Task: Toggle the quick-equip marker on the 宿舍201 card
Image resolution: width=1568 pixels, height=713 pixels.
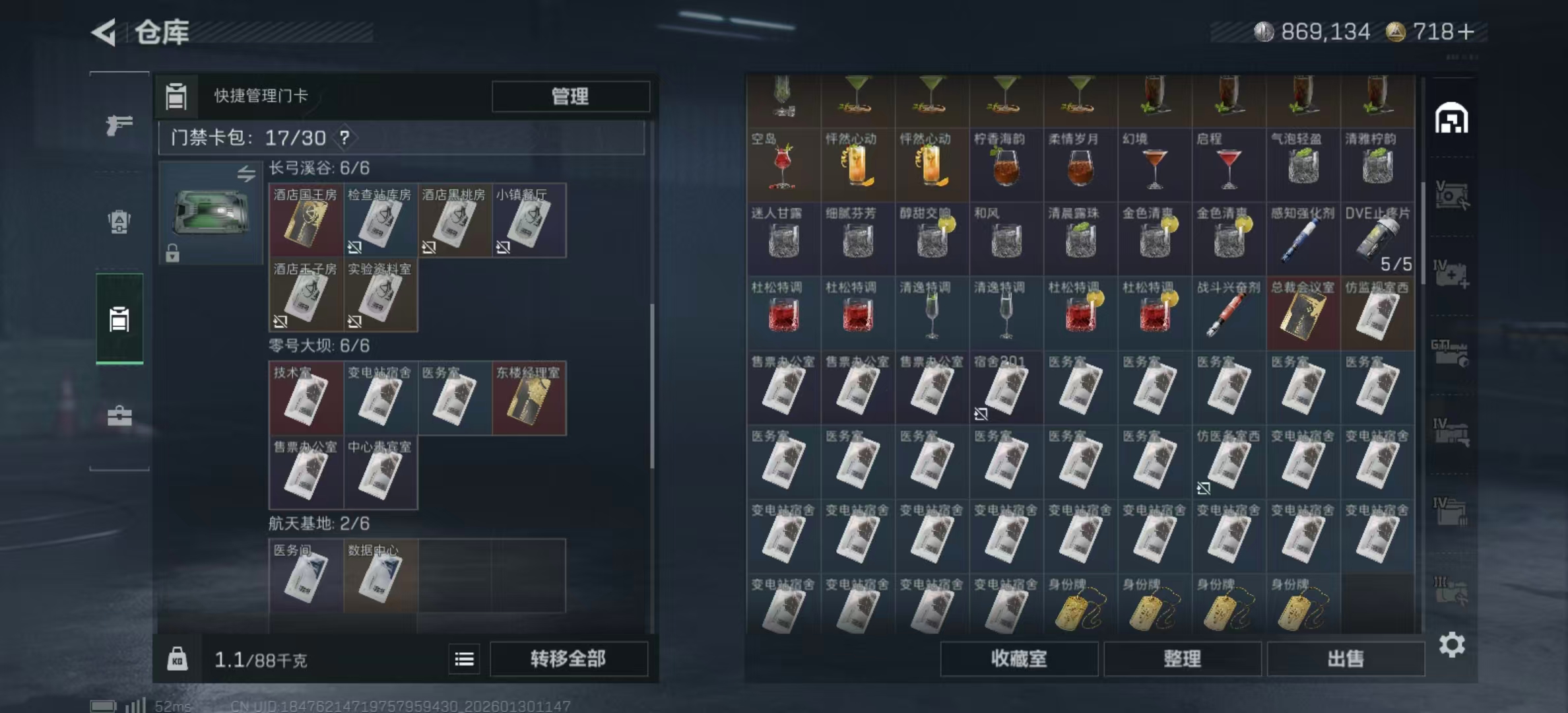Action: [981, 415]
